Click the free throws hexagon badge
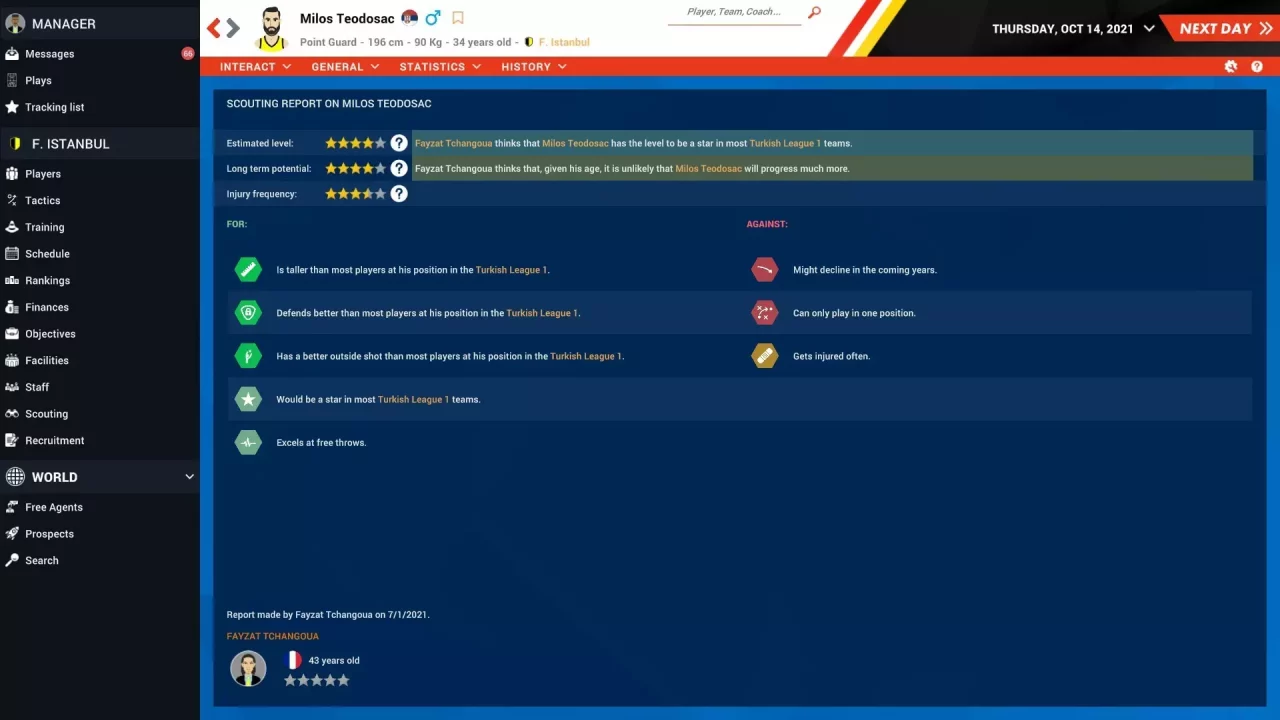Screen dimensions: 1280x720 click(x=248, y=441)
